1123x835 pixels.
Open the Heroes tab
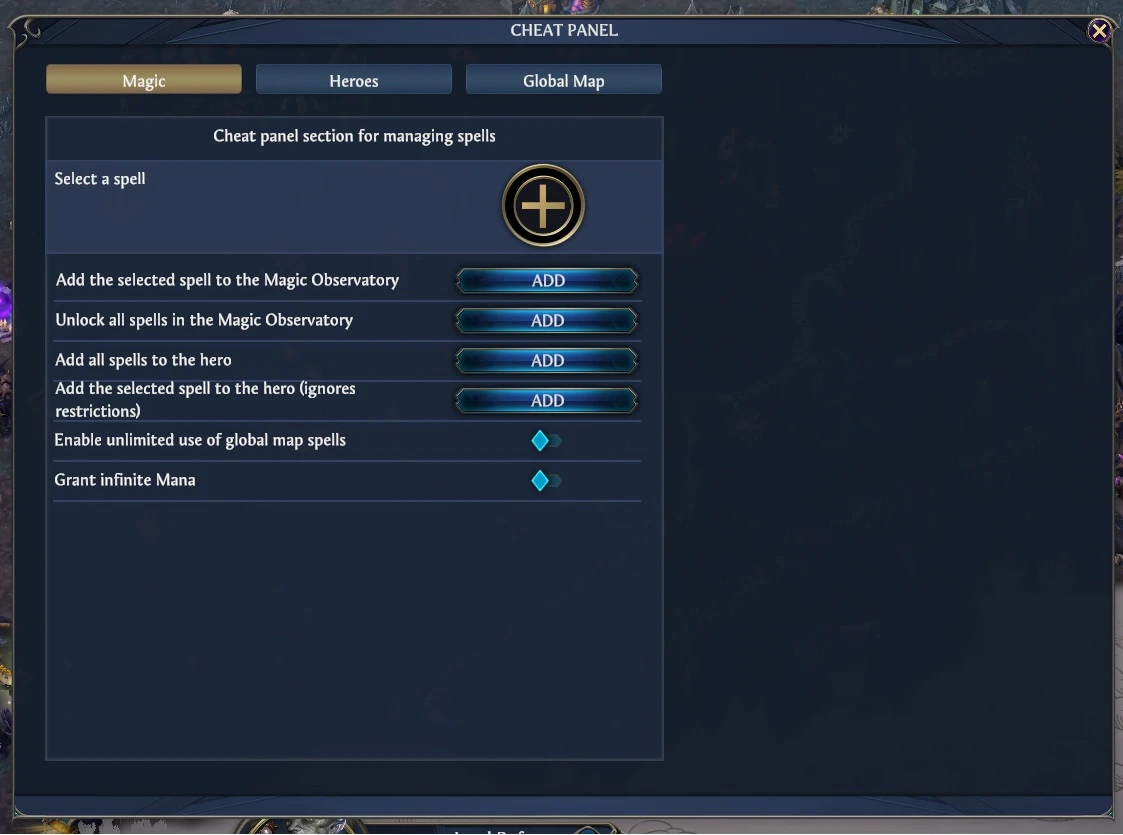(354, 80)
